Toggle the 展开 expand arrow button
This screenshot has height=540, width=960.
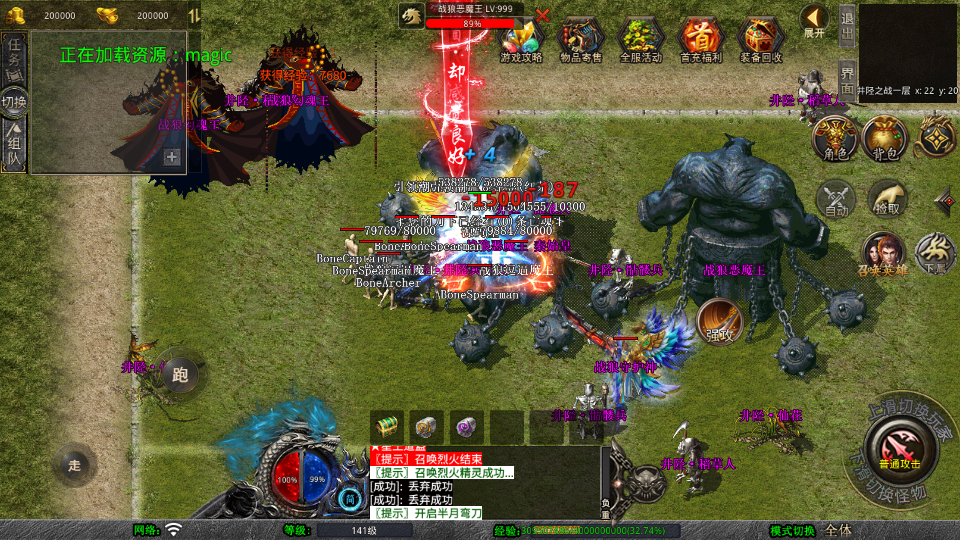click(814, 20)
